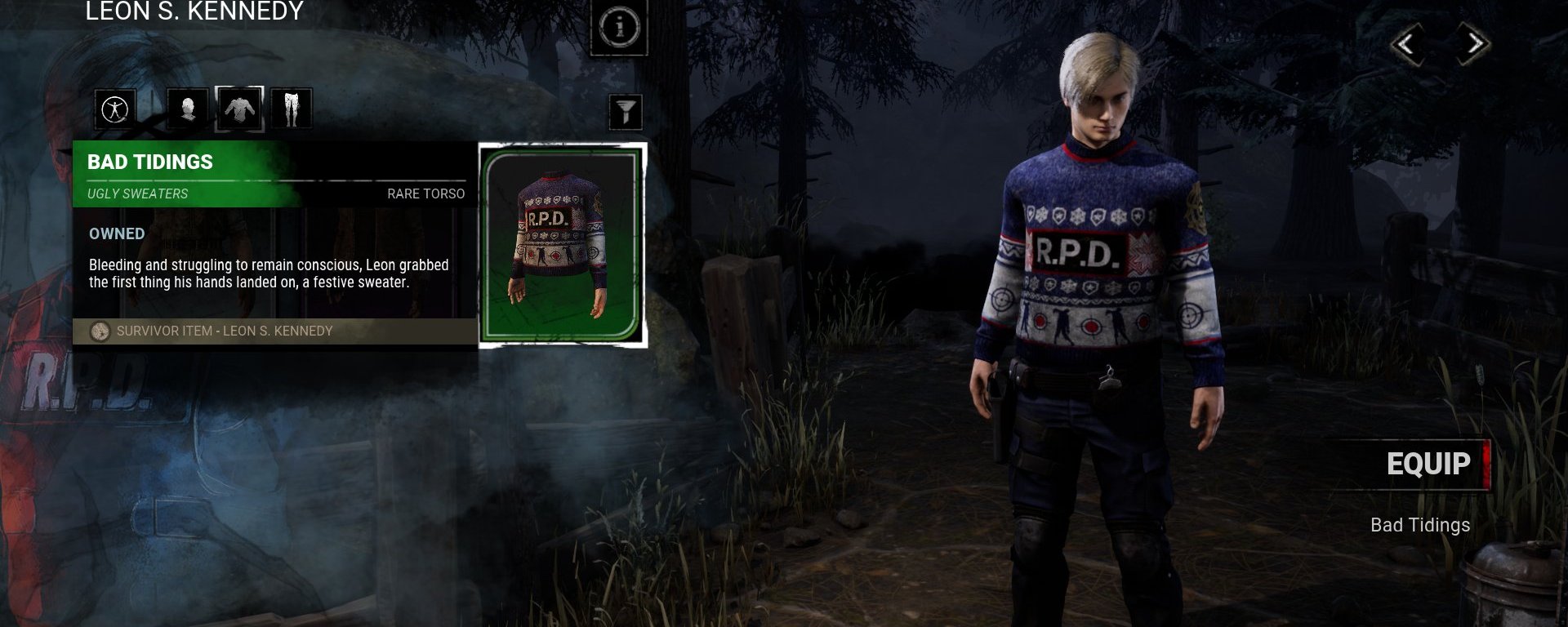
Task: Open the cosmetics filter funnel
Action: pyautogui.click(x=626, y=112)
